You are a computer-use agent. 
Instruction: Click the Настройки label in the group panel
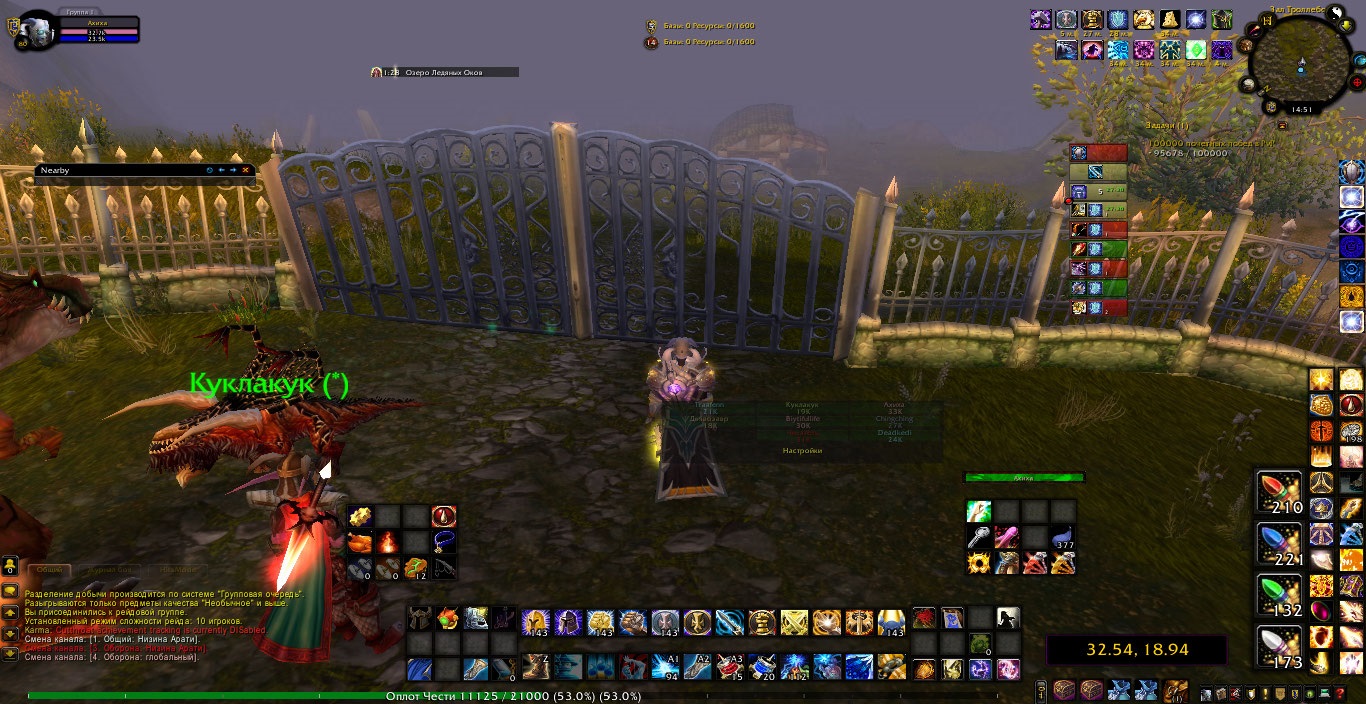coord(802,451)
